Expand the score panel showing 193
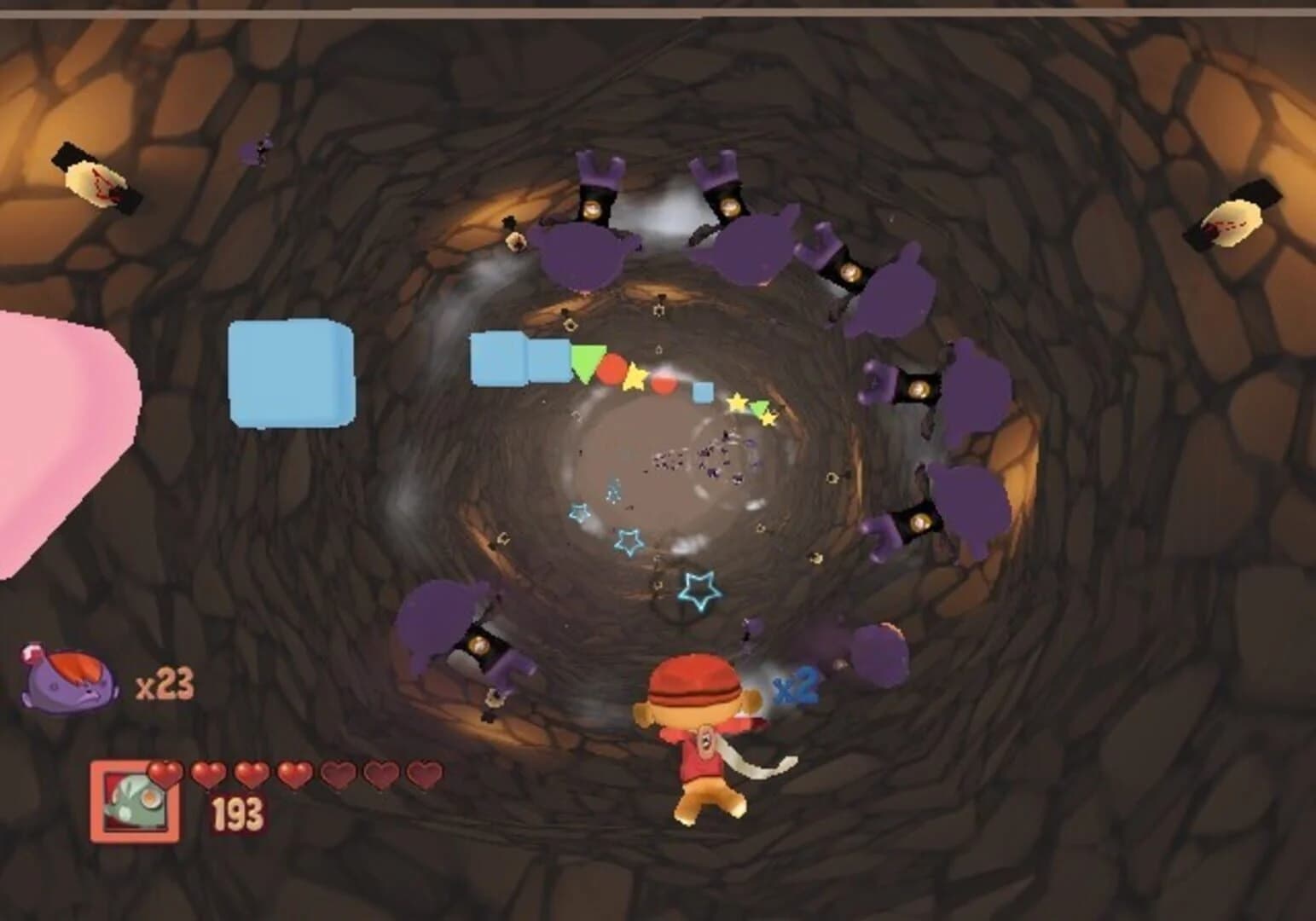Image resolution: width=1316 pixels, height=921 pixels. 240,812
